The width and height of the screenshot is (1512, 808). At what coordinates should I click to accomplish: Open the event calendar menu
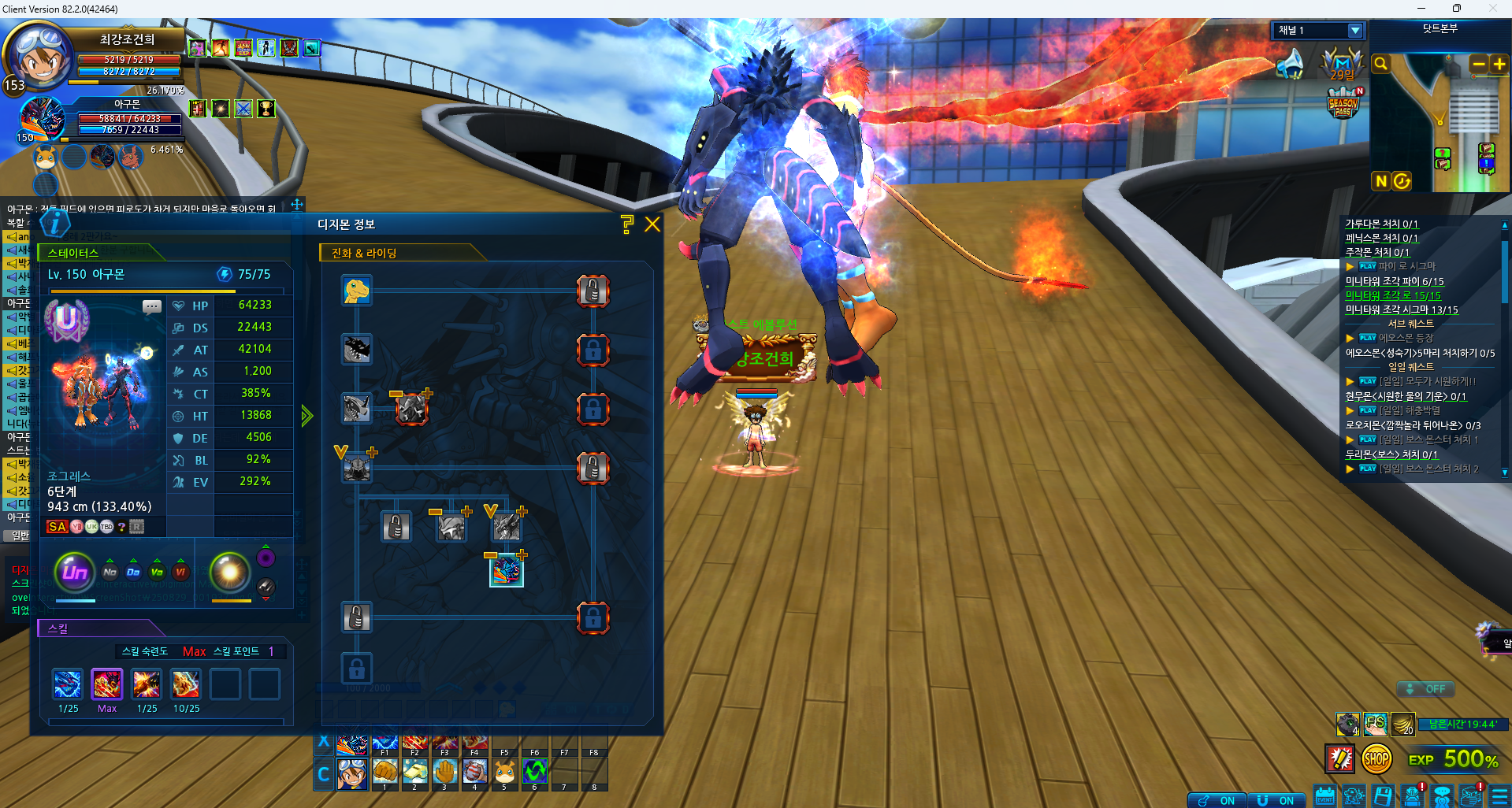[x=1324, y=796]
